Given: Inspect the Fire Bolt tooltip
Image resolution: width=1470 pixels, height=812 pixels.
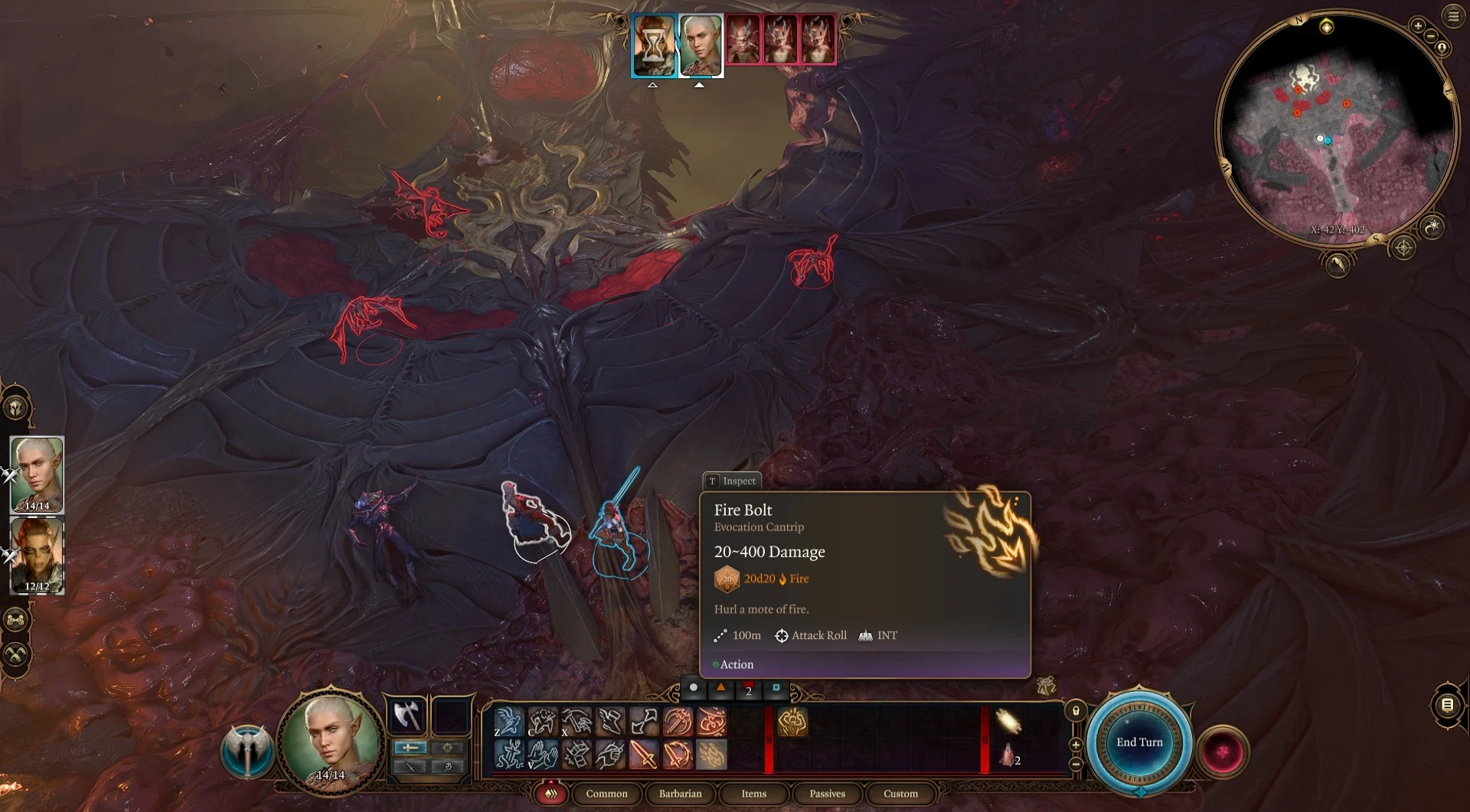Looking at the screenshot, I should pyautogui.click(x=732, y=481).
